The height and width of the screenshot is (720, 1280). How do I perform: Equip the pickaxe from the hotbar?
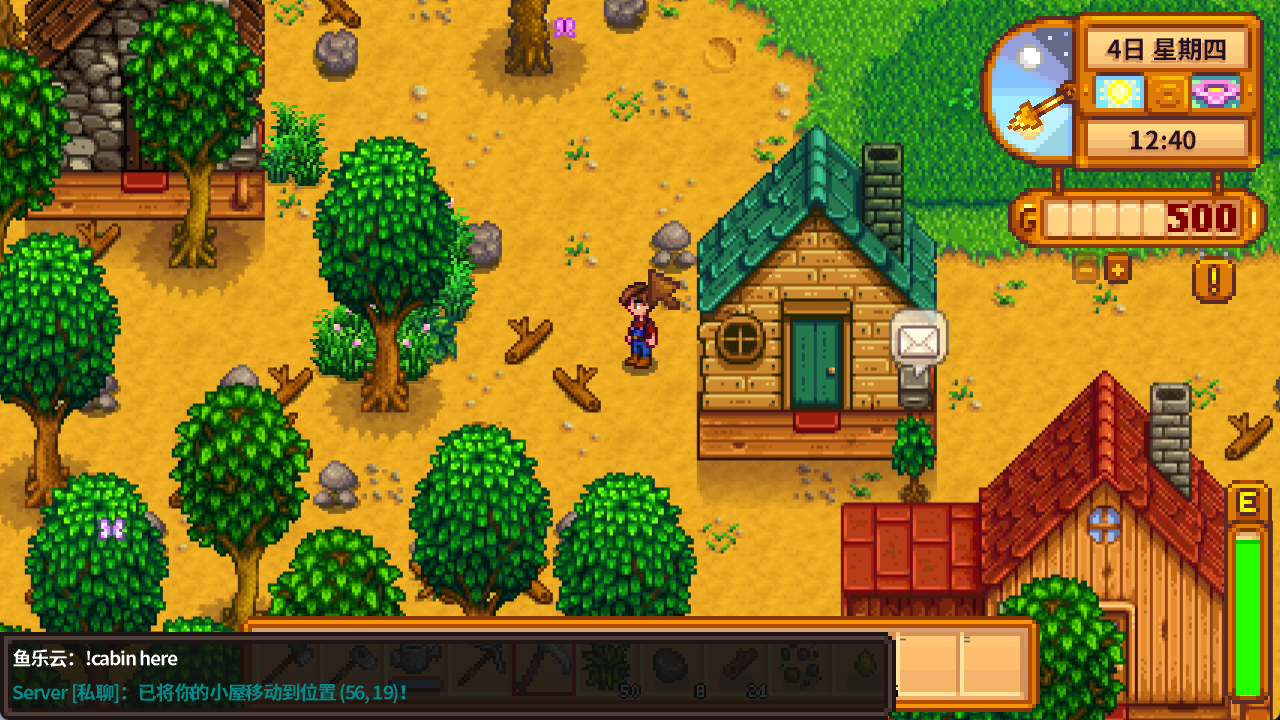[479, 667]
